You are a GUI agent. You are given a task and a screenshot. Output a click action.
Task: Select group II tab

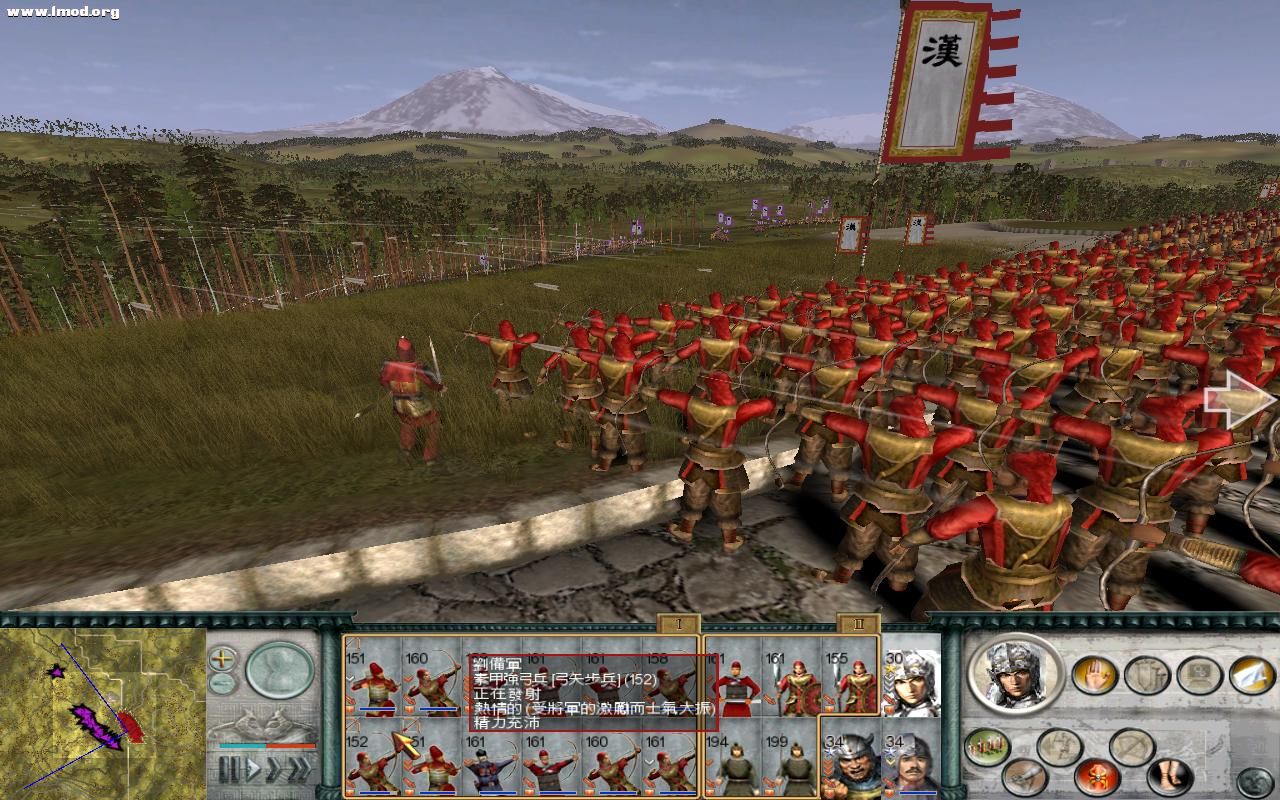(857, 624)
